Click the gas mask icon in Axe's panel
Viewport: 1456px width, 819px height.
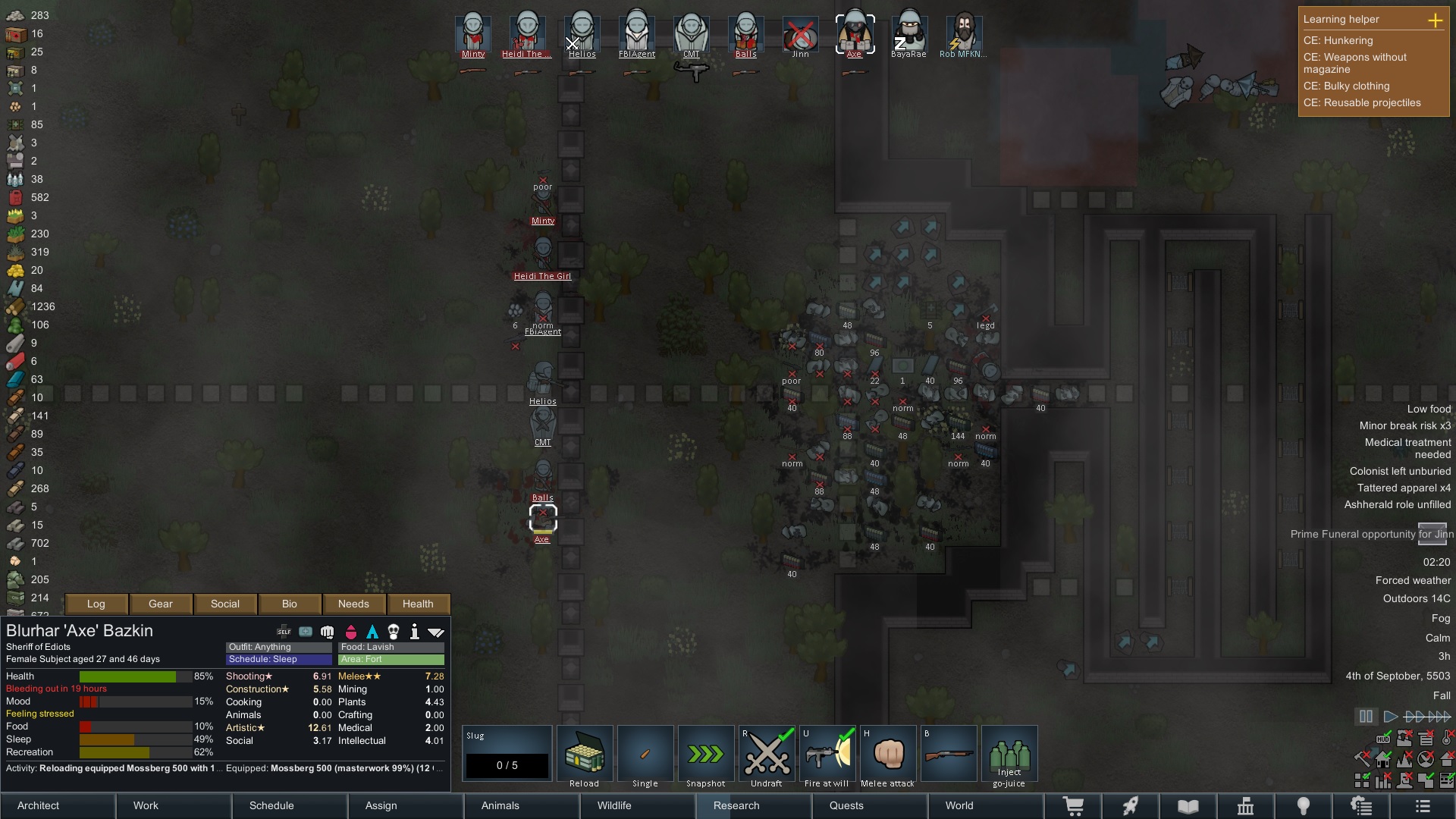pos(394,631)
